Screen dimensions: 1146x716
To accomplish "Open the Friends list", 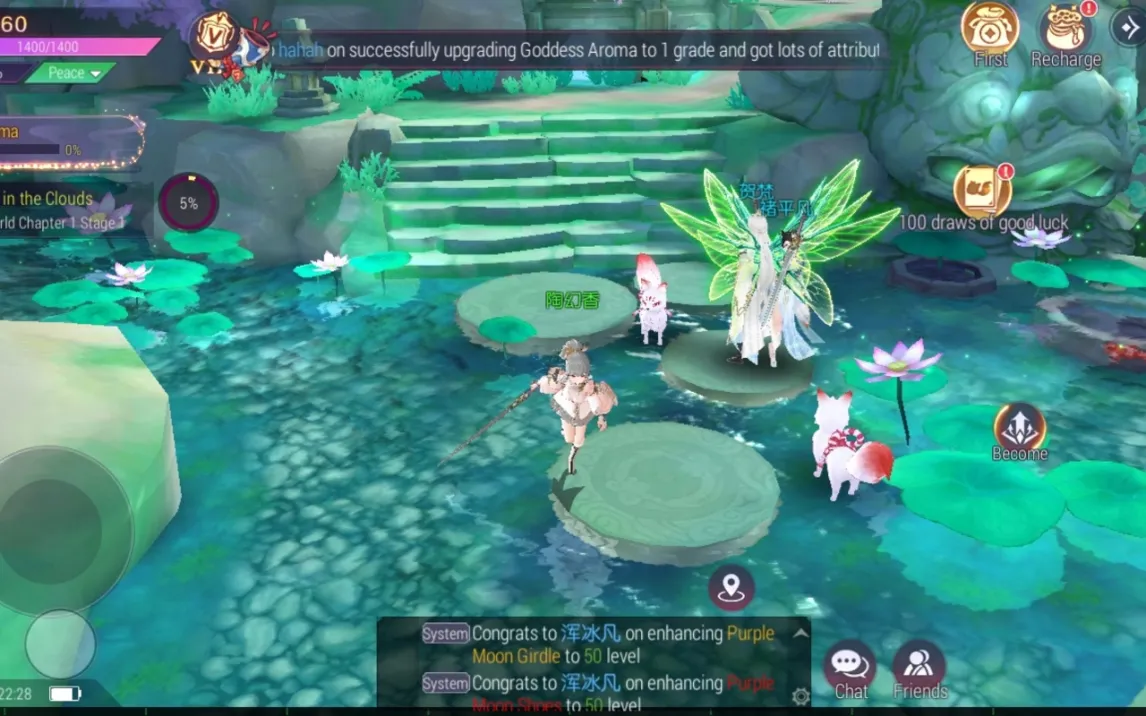I will [919, 665].
